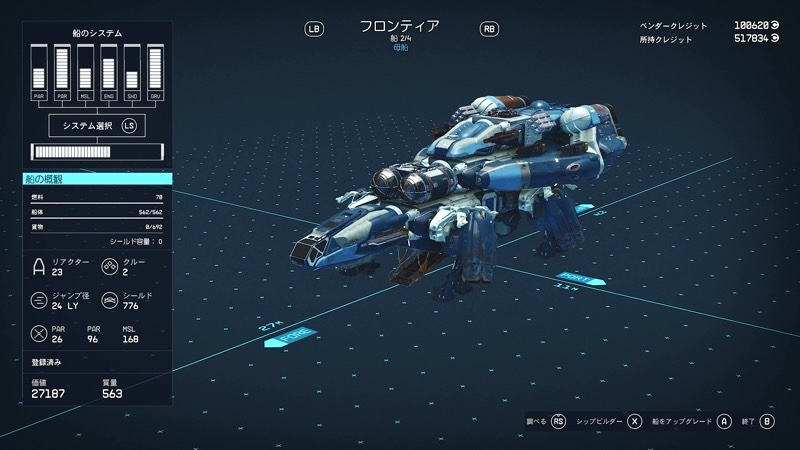Select the SHD shield power column
This screenshot has height=450, width=800.
tap(132, 72)
